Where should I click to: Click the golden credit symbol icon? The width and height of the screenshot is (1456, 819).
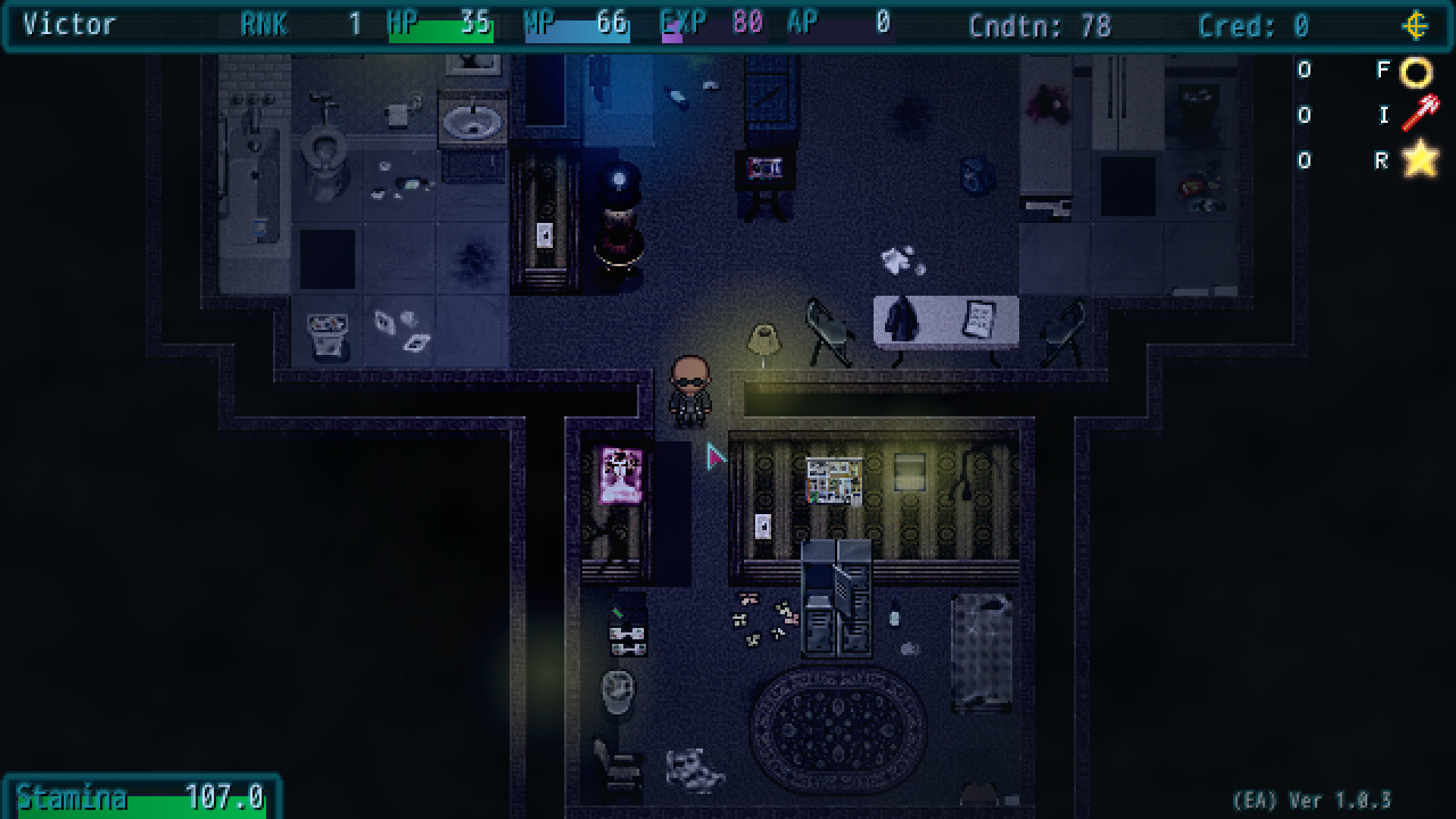click(1417, 25)
